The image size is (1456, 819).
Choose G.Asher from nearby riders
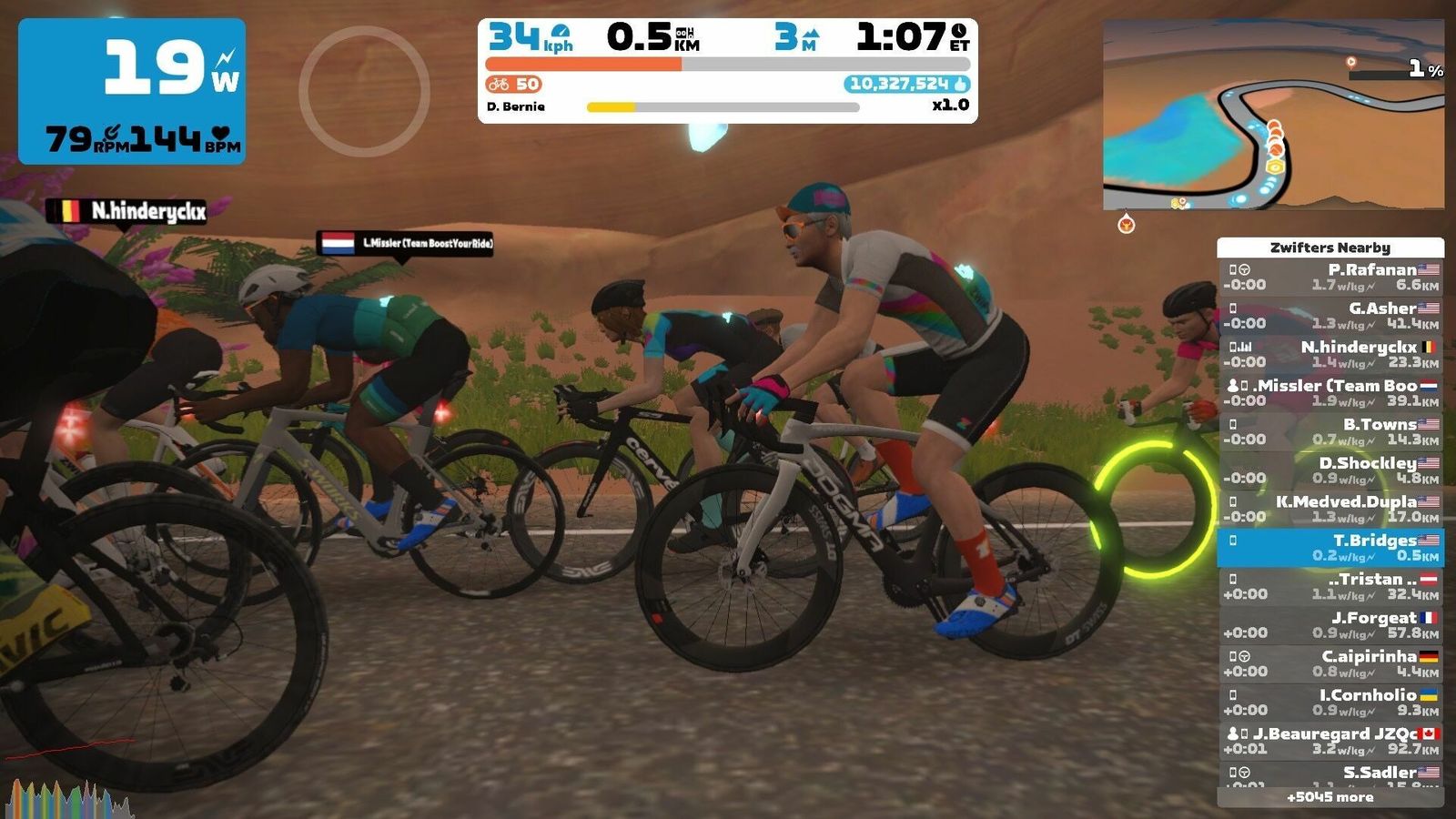tap(1330, 316)
